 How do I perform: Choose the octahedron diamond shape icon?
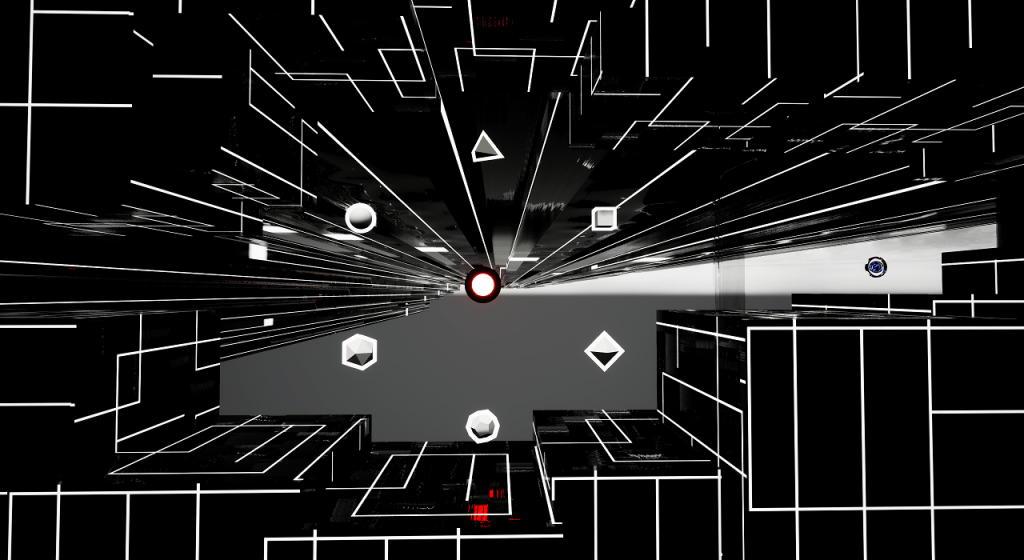pos(604,351)
